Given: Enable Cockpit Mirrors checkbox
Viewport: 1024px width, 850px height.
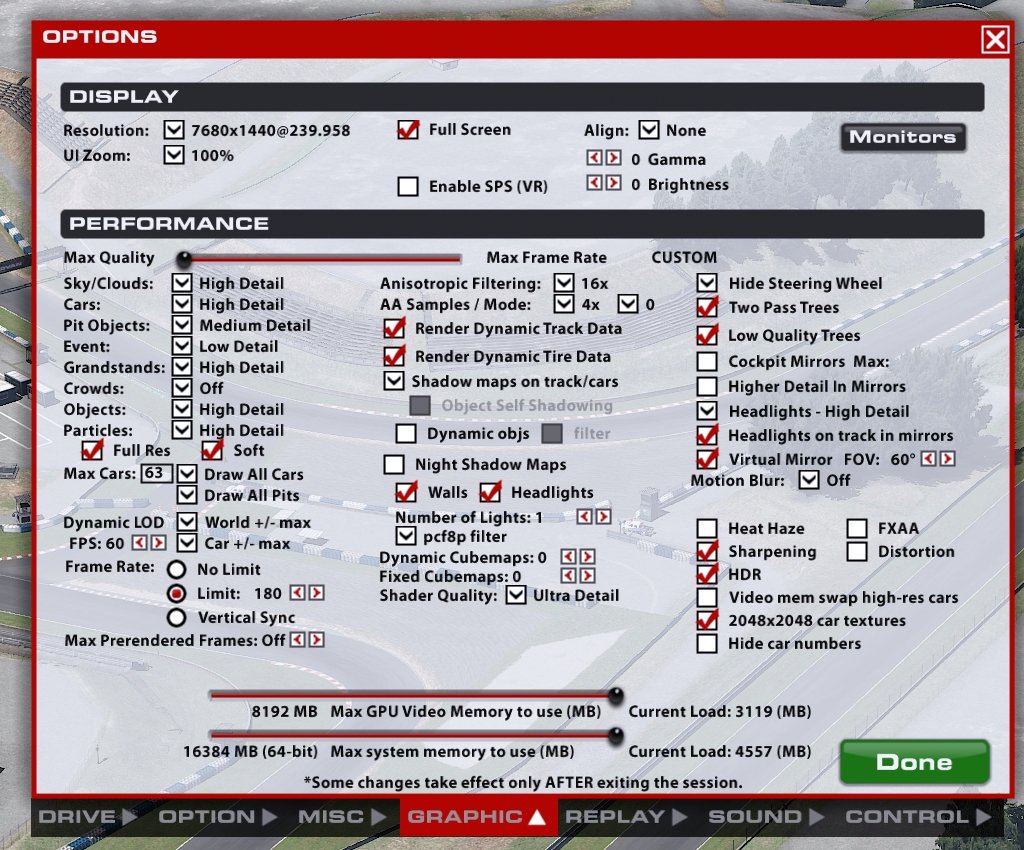Looking at the screenshot, I should pyautogui.click(x=708, y=362).
